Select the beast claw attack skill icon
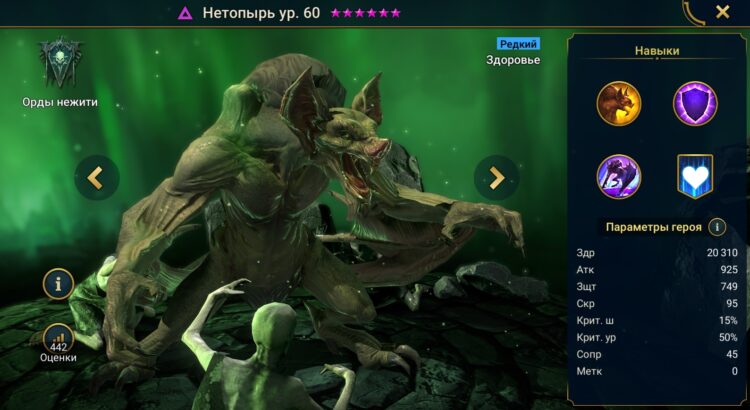This screenshot has width=750, height=410. click(x=619, y=103)
